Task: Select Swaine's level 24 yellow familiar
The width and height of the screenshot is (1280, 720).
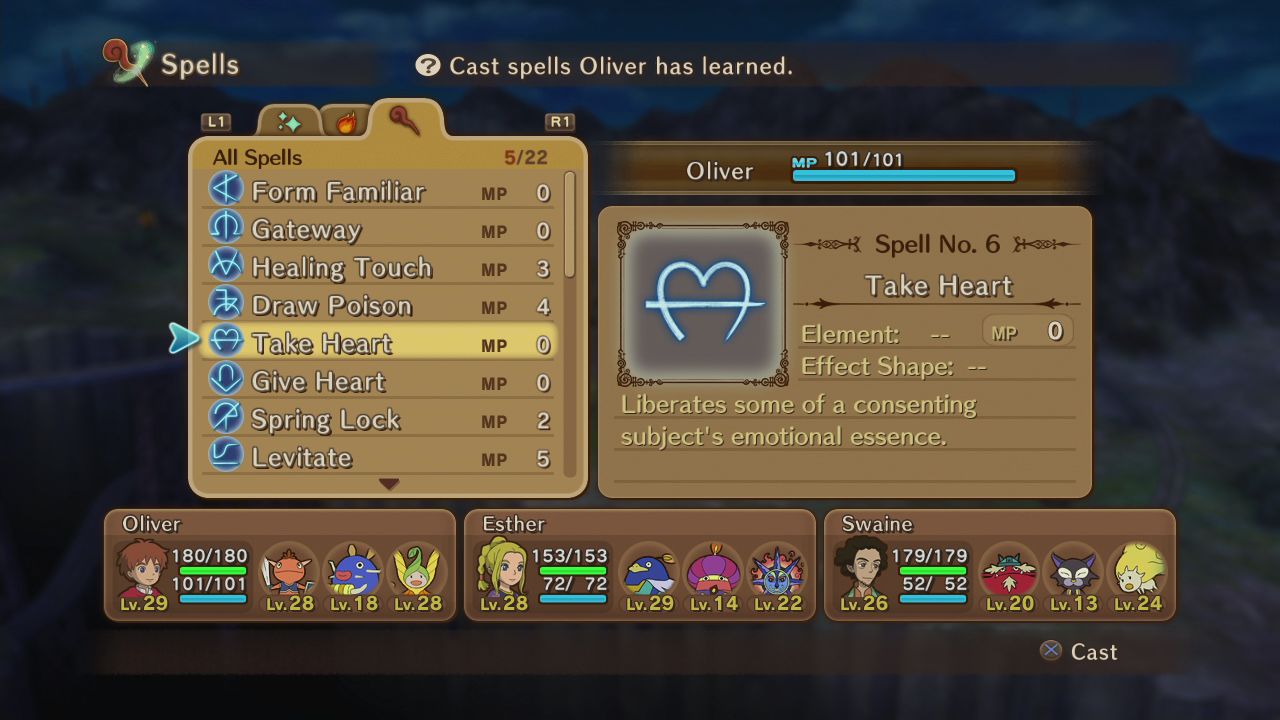Action: coord(1138,574)
